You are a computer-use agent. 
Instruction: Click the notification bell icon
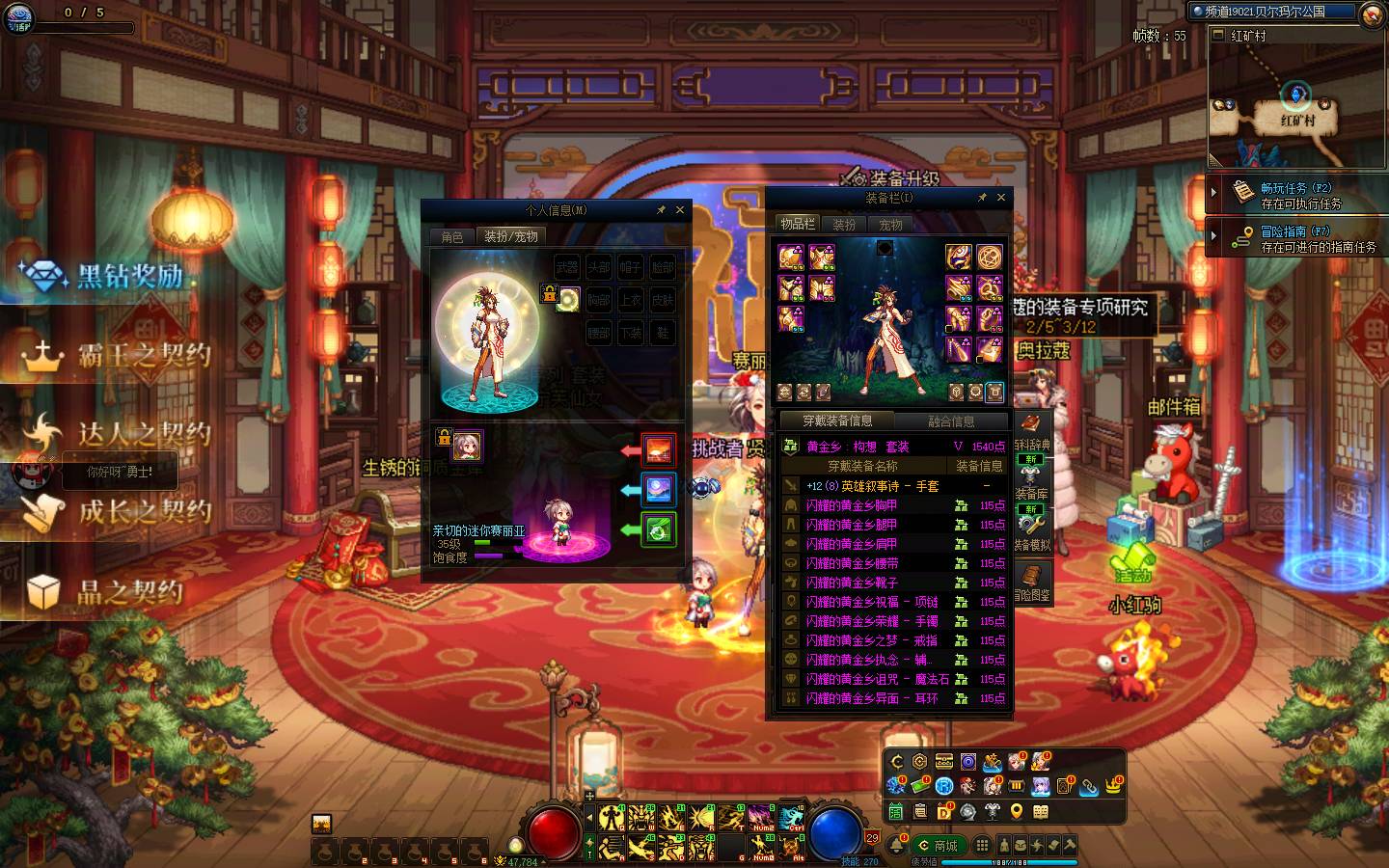898,845
